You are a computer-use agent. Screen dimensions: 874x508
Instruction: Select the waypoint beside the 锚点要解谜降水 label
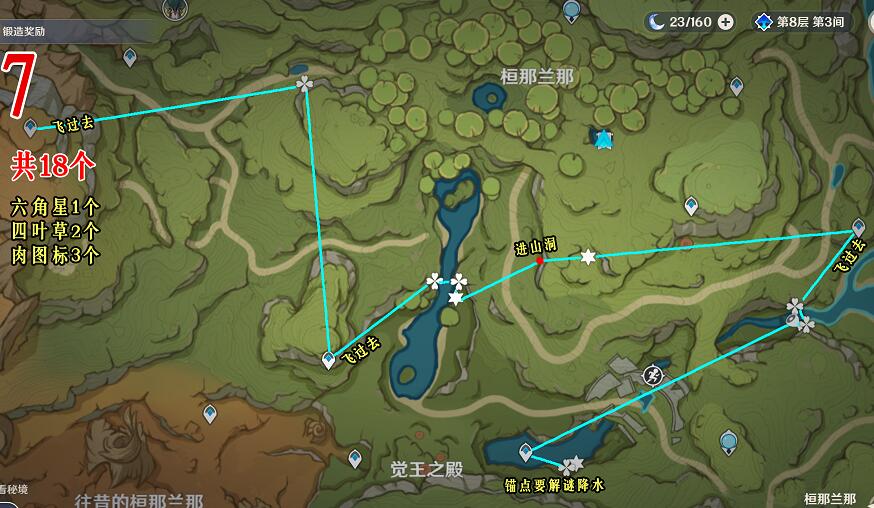(x=526, y=454)
